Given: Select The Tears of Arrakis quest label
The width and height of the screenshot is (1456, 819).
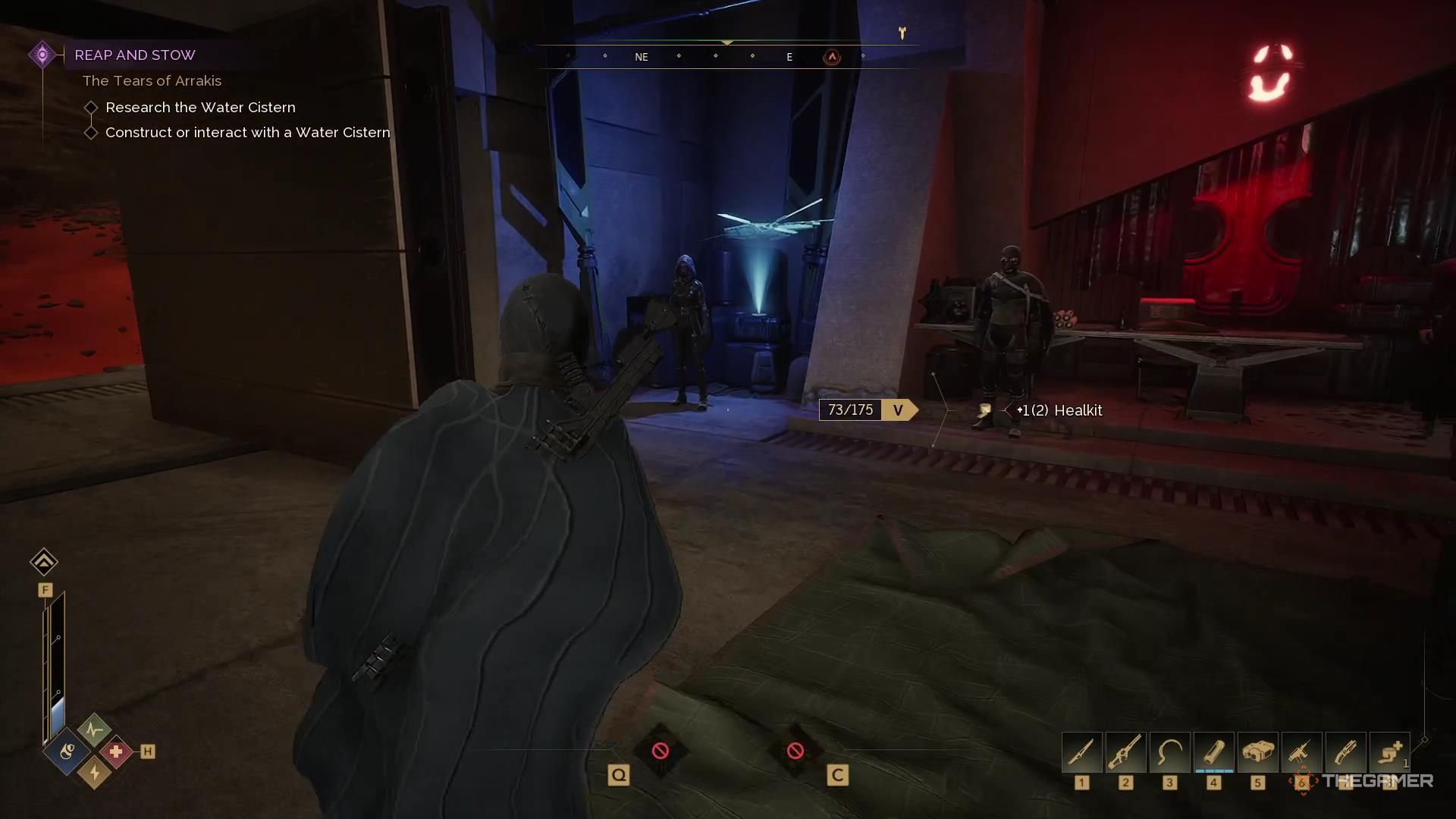Looking at the screenshot, I should pyautogui.click(x=152, y=80).
